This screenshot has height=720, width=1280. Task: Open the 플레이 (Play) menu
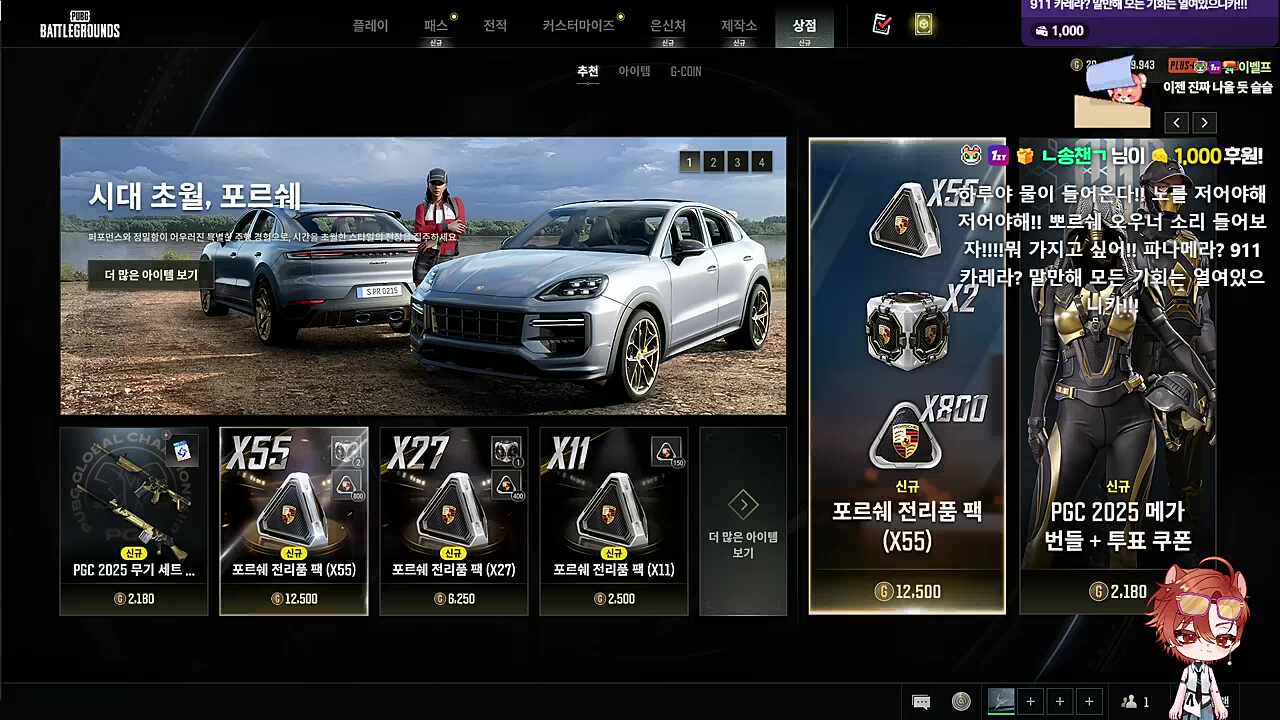tap(370, 26)
